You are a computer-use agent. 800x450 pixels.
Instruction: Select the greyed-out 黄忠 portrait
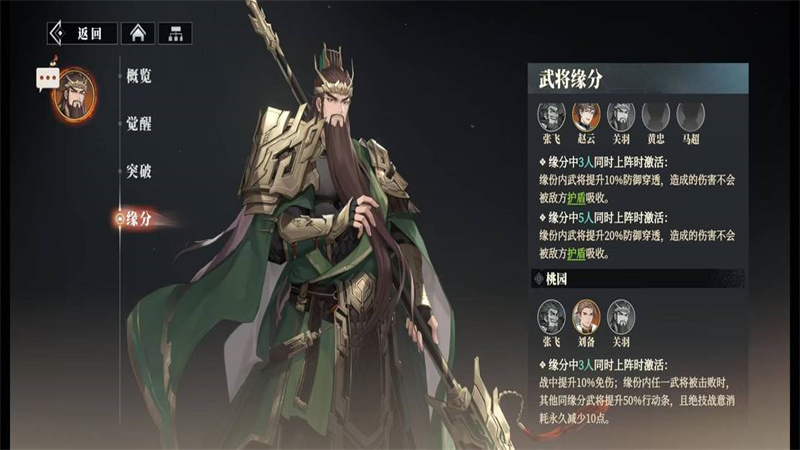[x=655, y=115]
